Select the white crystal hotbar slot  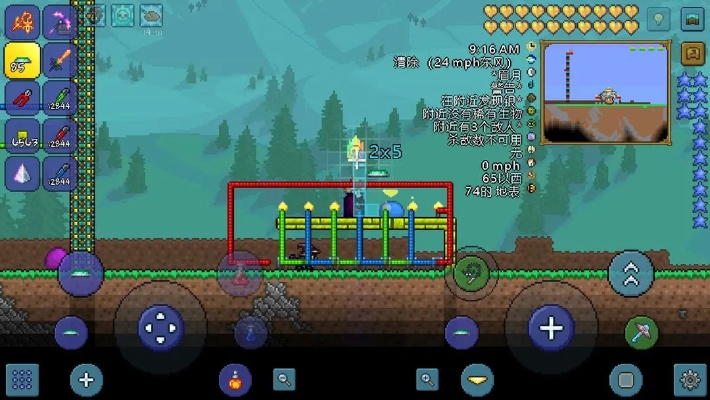tap(22, 172)
